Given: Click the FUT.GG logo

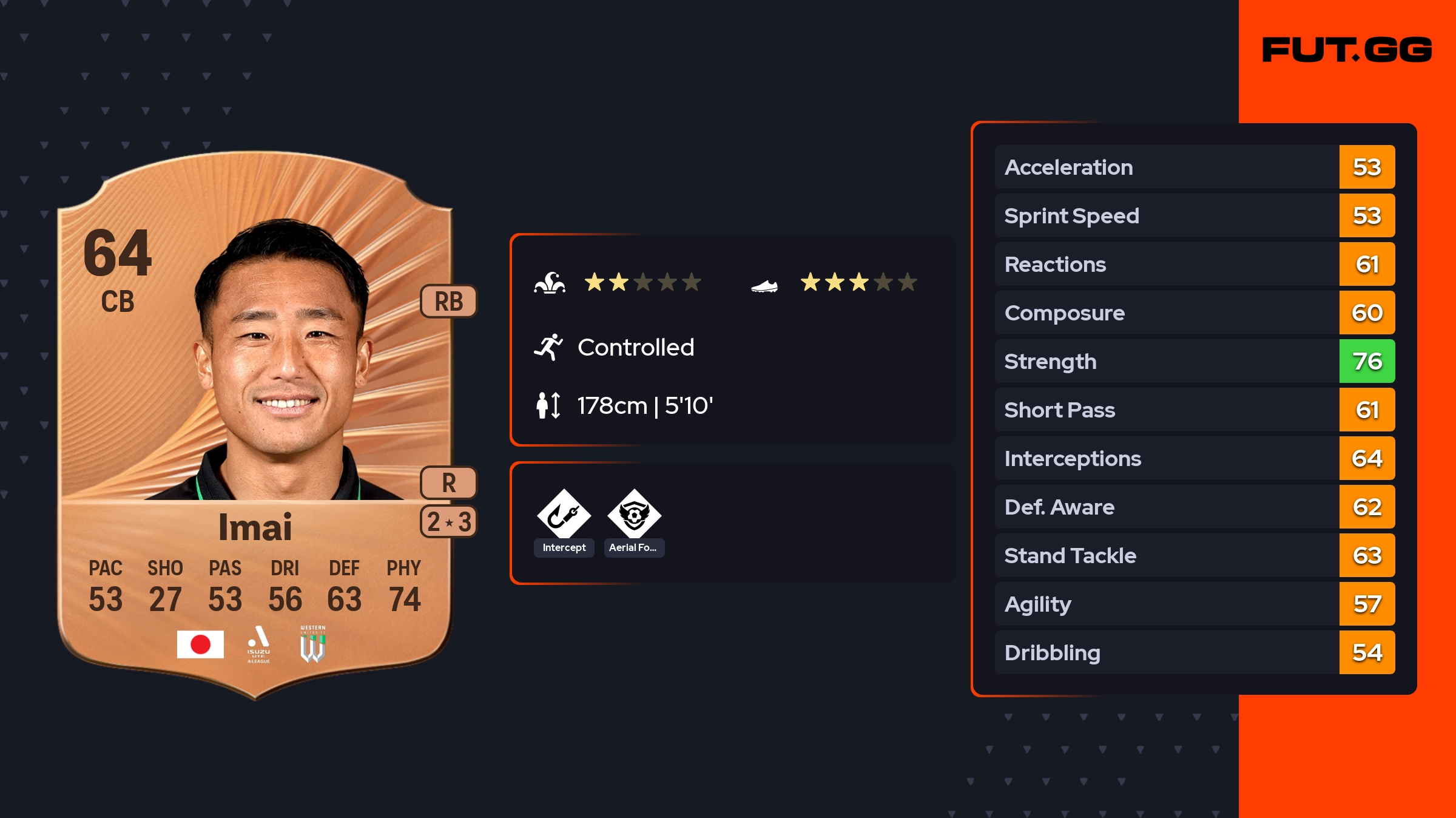Looking at the screenshot, I should click(1347, 50).
